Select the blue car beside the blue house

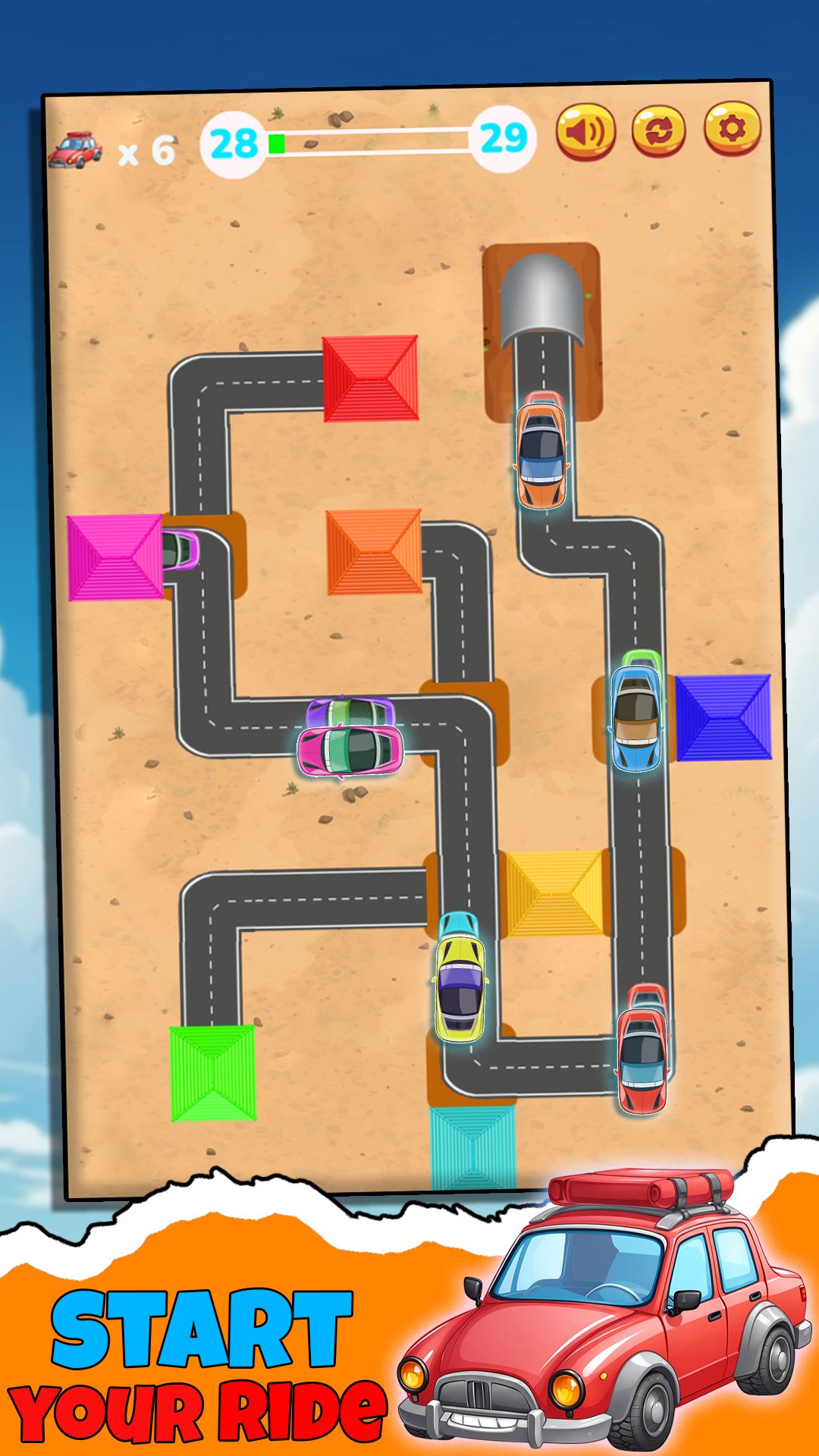pyautogui.click(x=637, y=719)
